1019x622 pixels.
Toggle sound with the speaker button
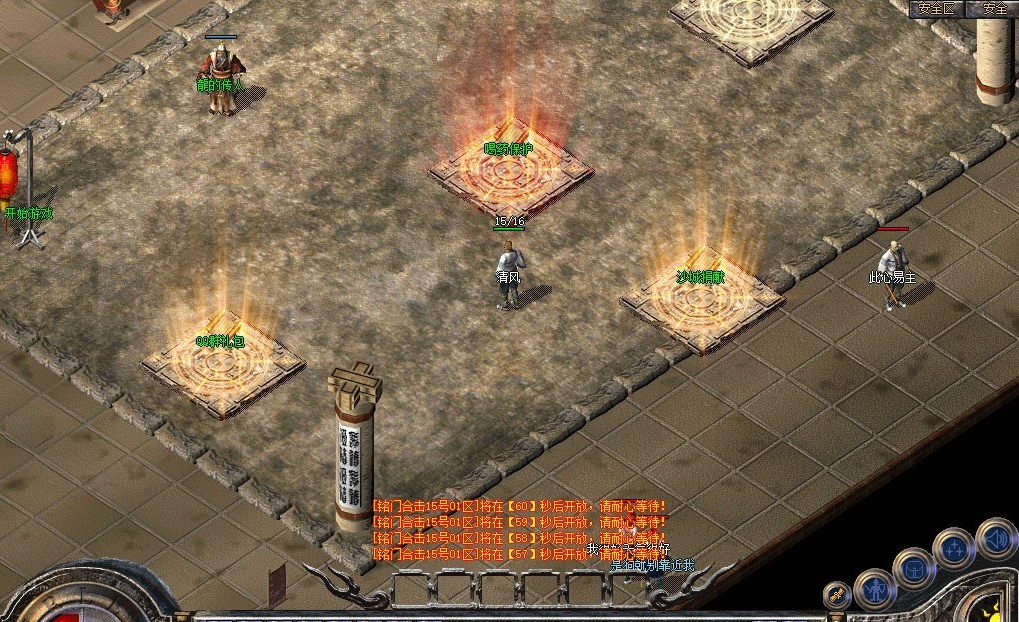996,537
